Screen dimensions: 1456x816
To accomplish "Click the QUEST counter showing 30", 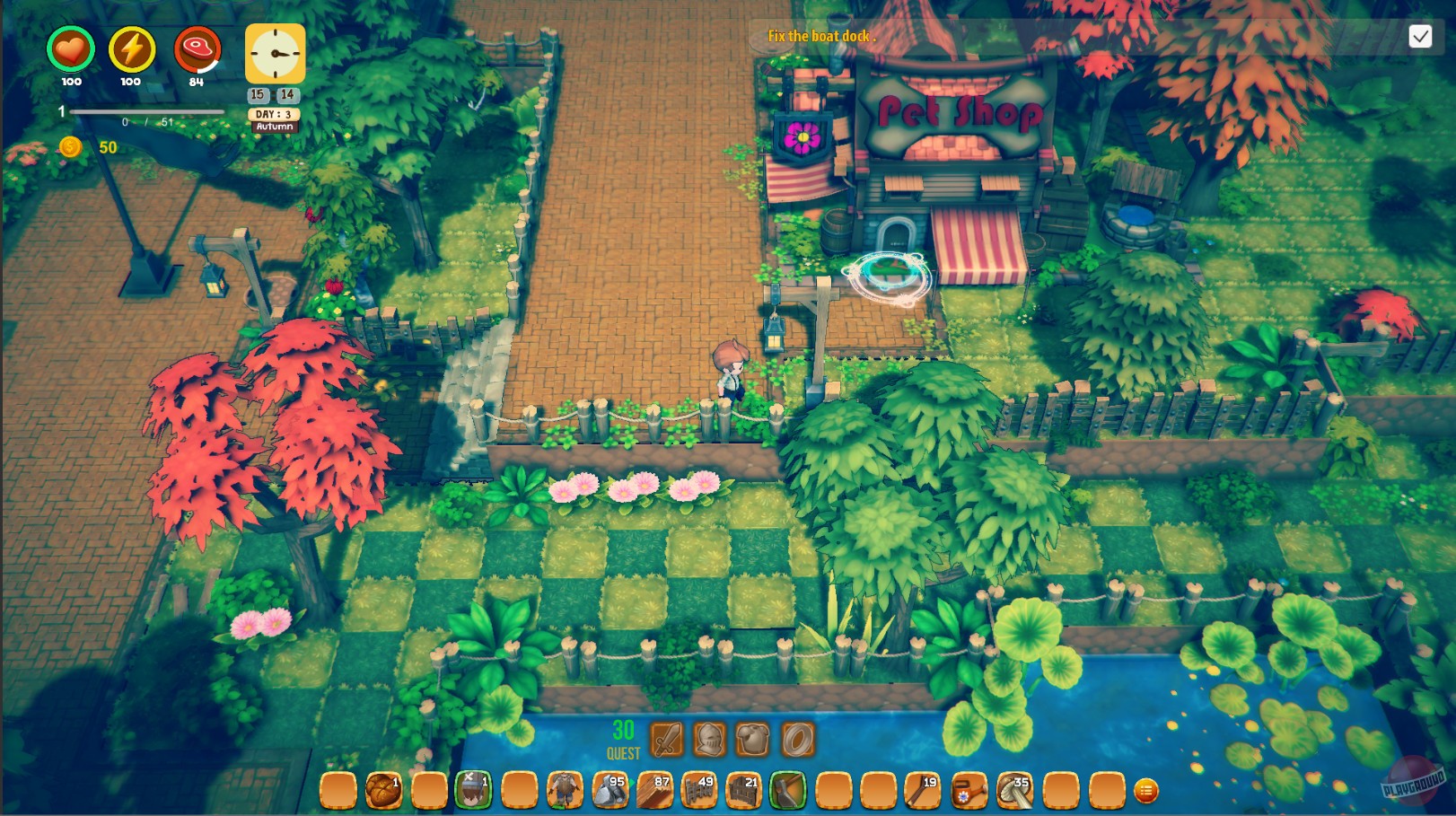I will click(x=624, y=736).
